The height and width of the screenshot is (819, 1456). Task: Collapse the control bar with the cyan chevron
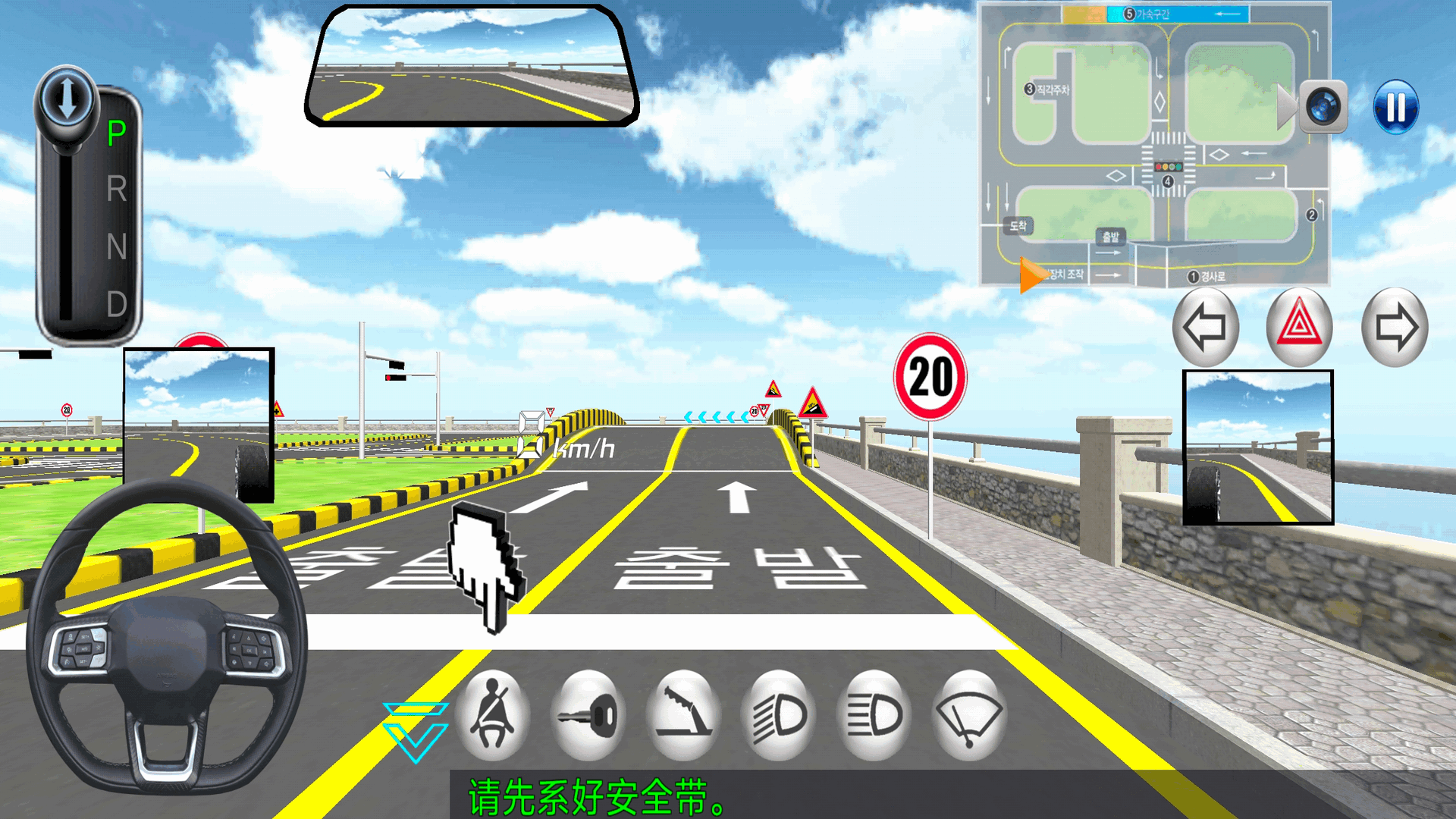point(415,731)
